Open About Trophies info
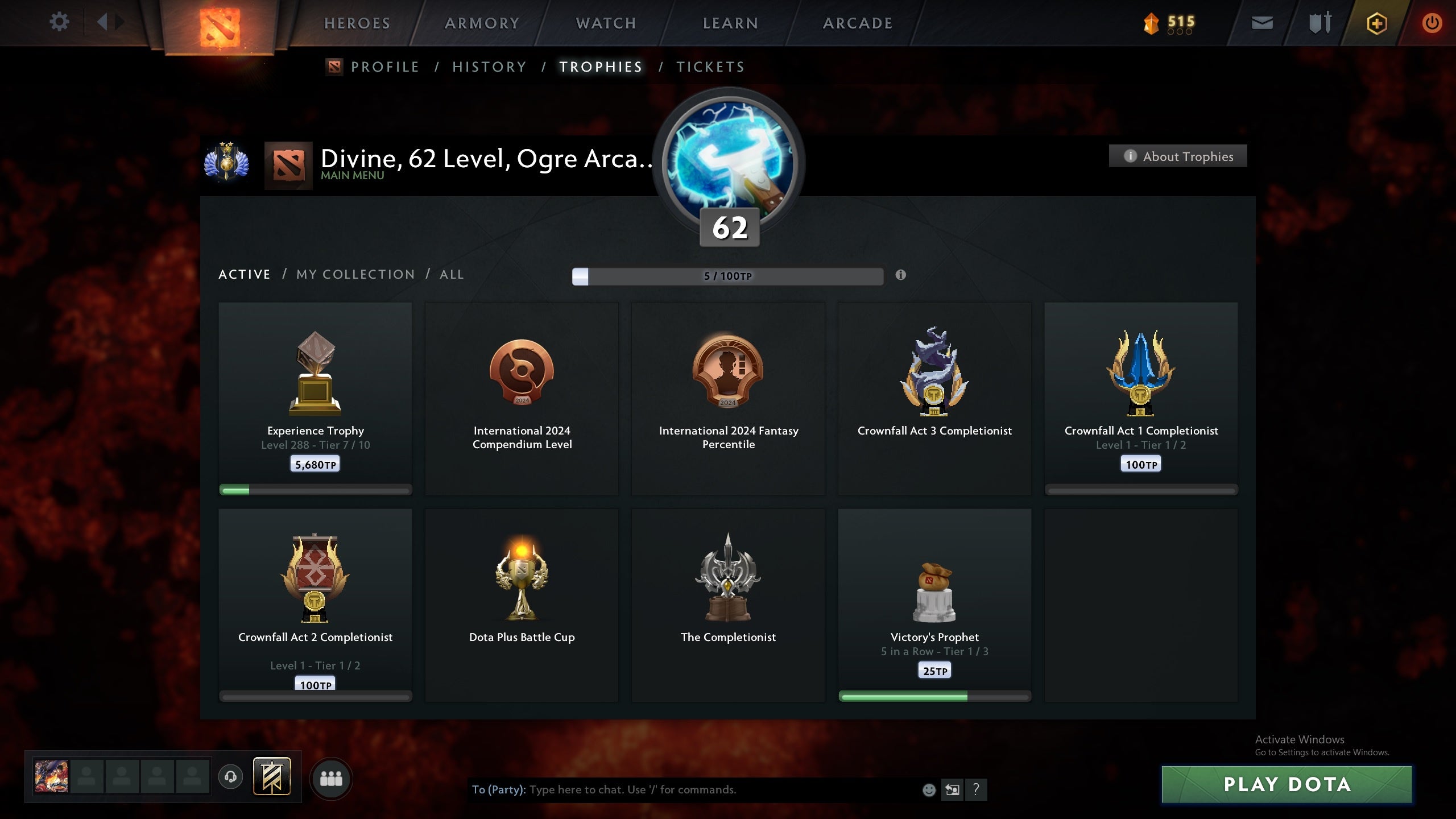 coord(1178,156)
